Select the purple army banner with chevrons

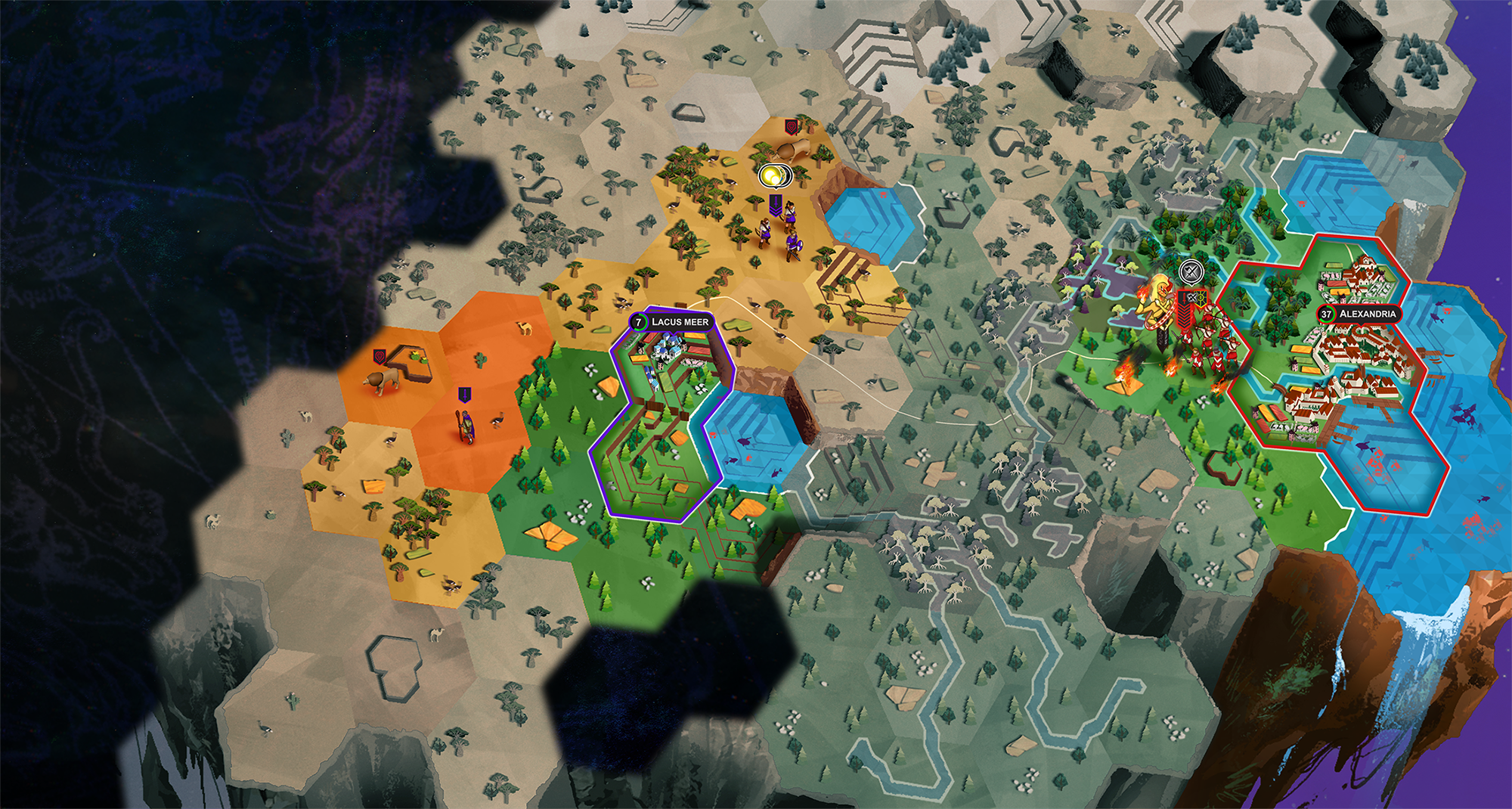click(x=775, y=205)
